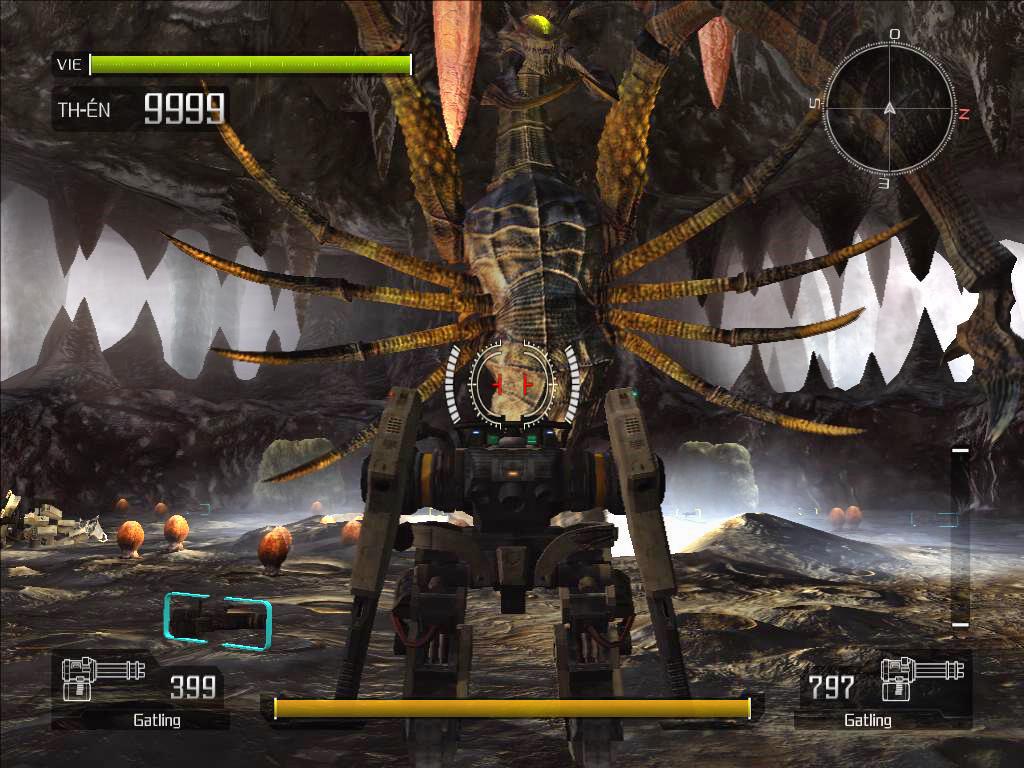Click the compass radar
Viewport: 1024px width, 768px height.
(889, 108)
